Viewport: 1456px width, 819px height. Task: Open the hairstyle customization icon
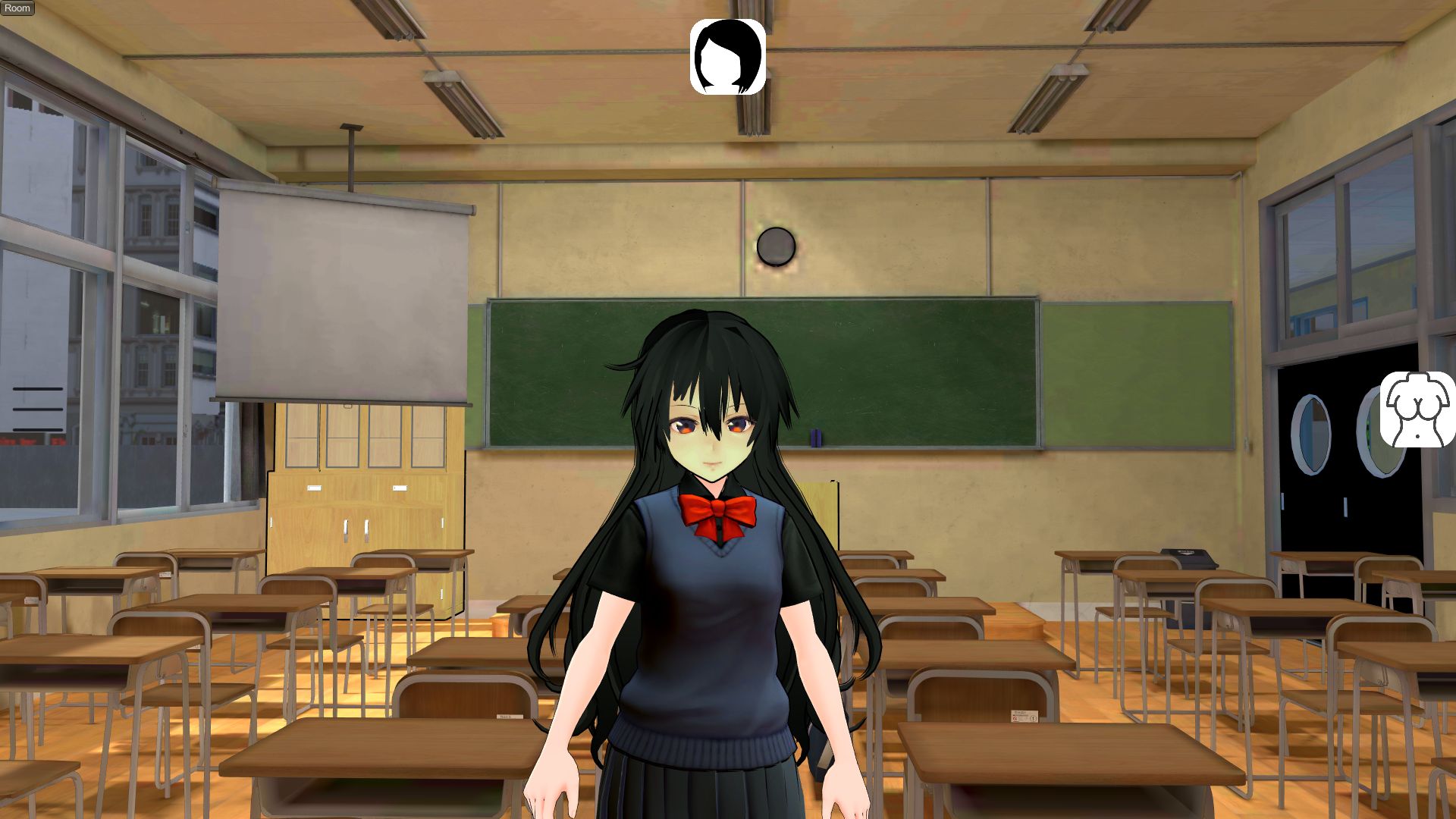[726, 59]
